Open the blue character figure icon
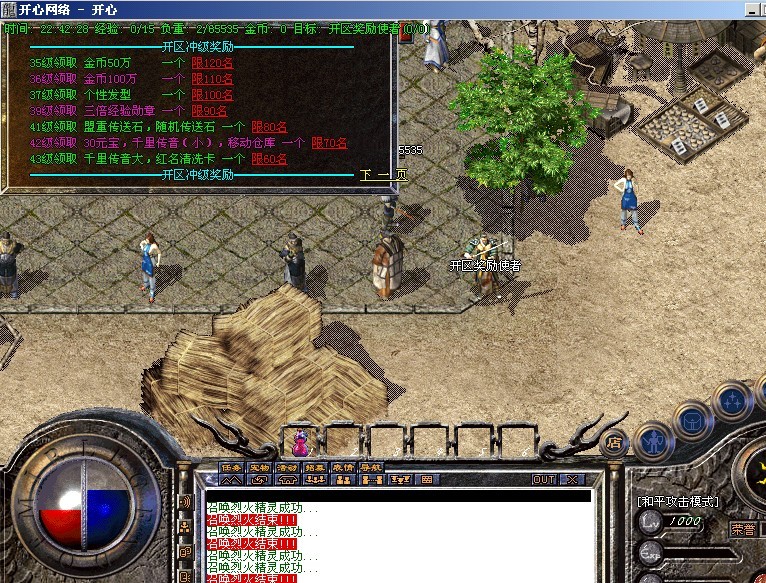Screen dimensions: 766x583 [655, 440]
